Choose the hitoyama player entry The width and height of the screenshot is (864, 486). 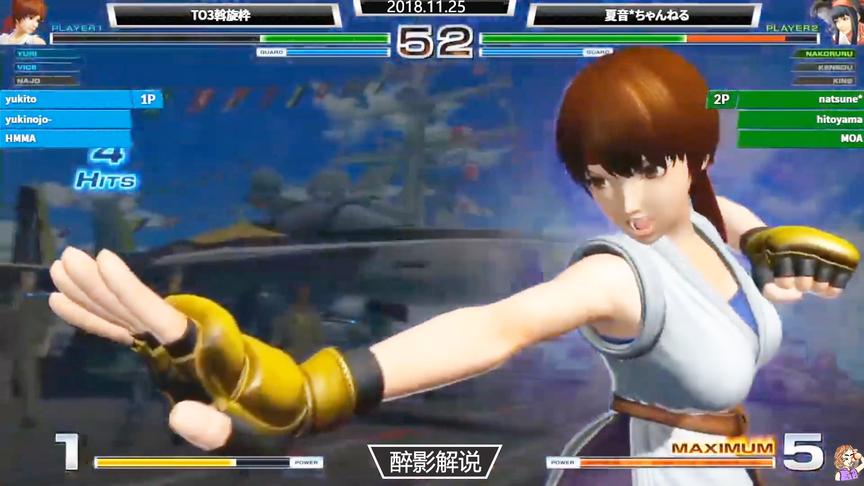point(800,119)
